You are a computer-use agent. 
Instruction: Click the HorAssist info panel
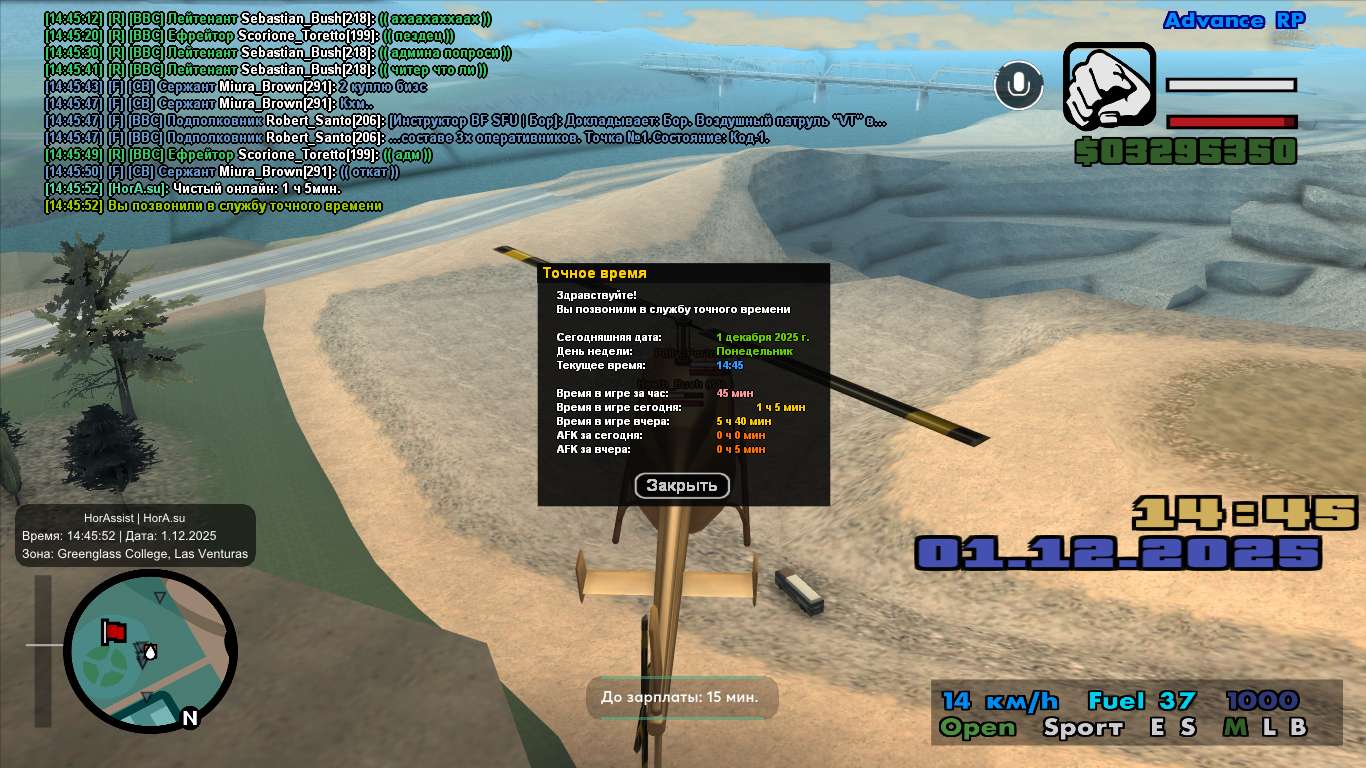135,536
